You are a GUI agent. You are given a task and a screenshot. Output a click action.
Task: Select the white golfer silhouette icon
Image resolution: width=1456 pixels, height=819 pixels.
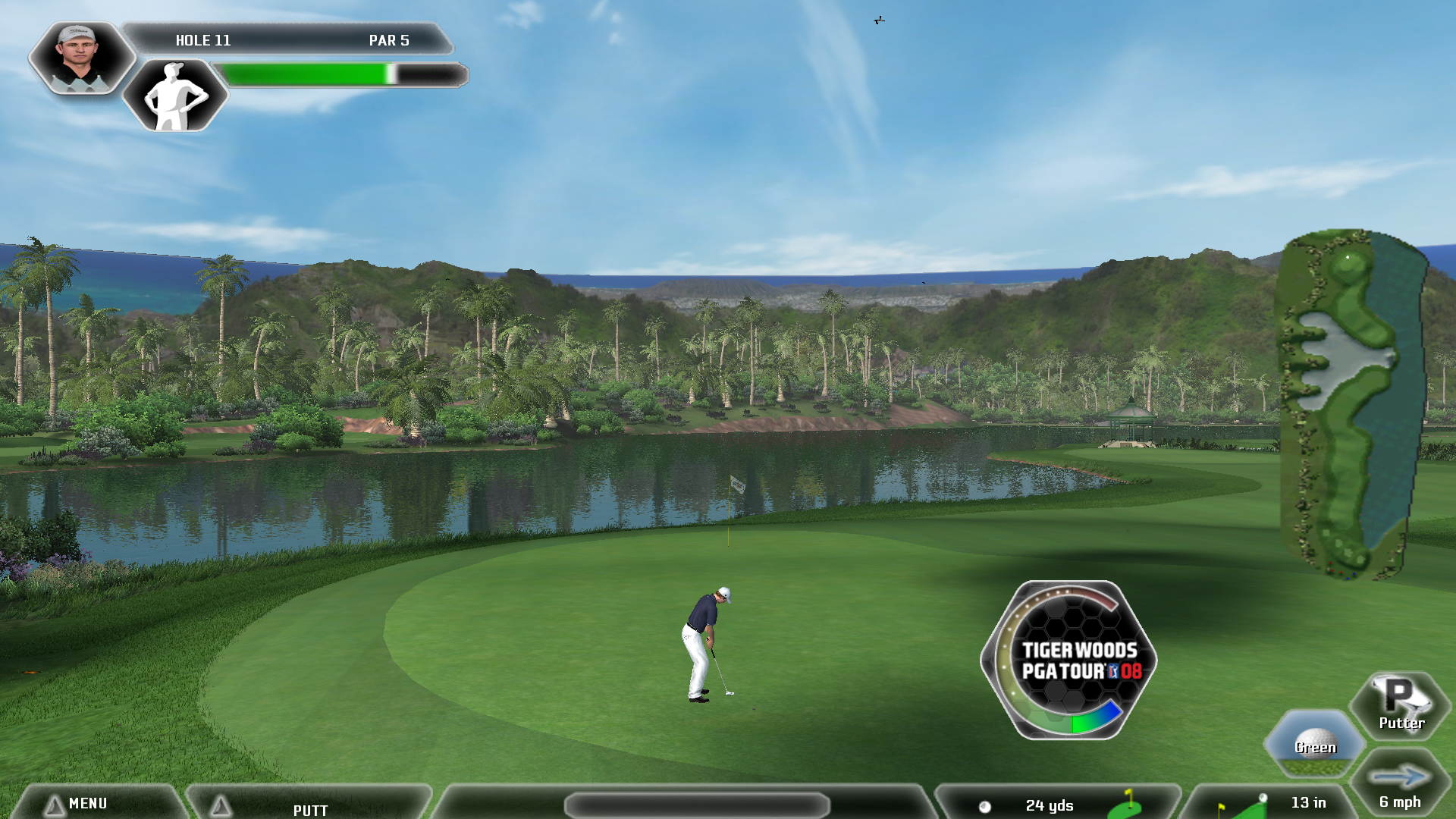tap(175, 96)
